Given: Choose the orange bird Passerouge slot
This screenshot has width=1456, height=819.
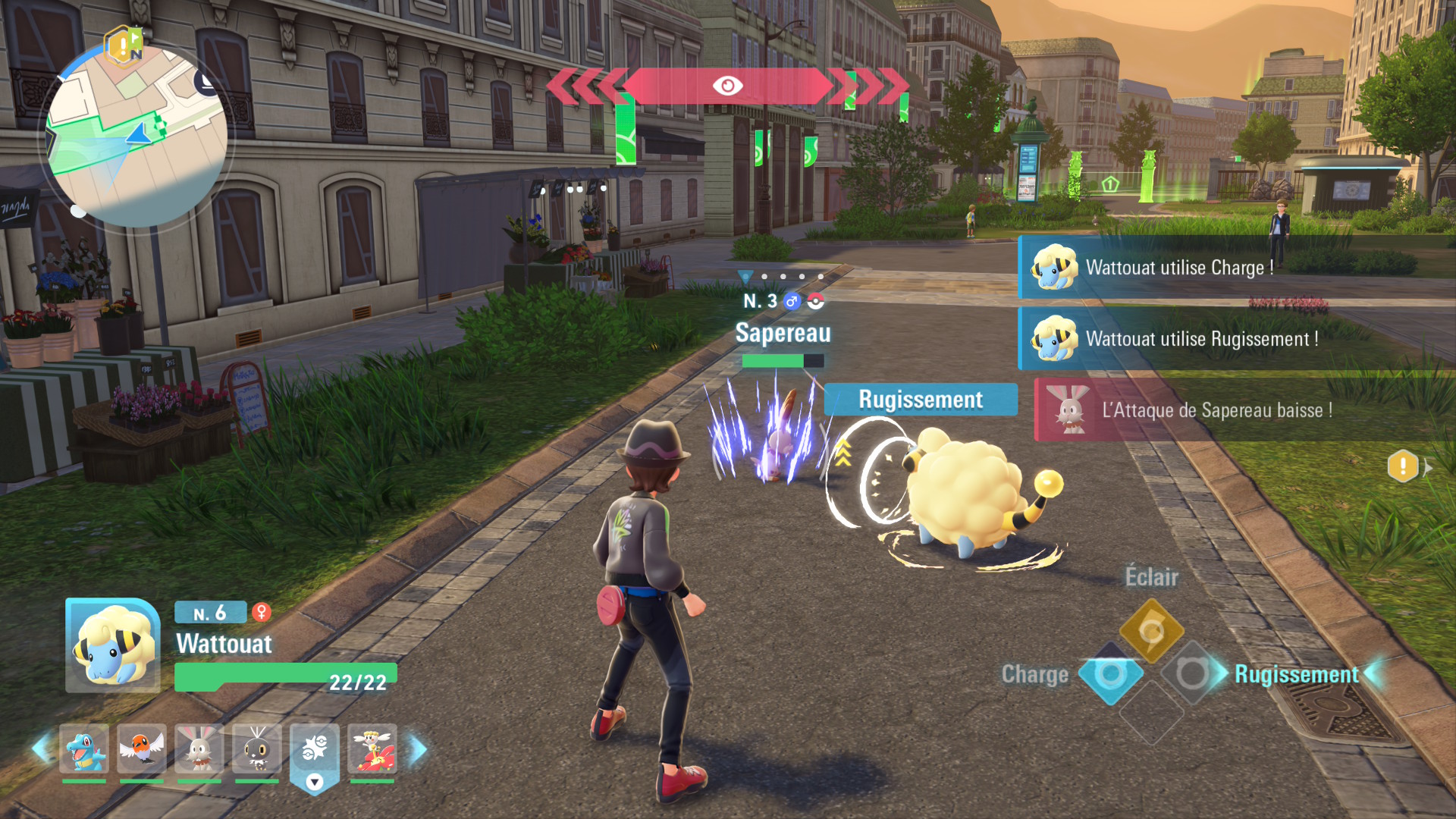Looking at the screenshot, I should point(142,748).
